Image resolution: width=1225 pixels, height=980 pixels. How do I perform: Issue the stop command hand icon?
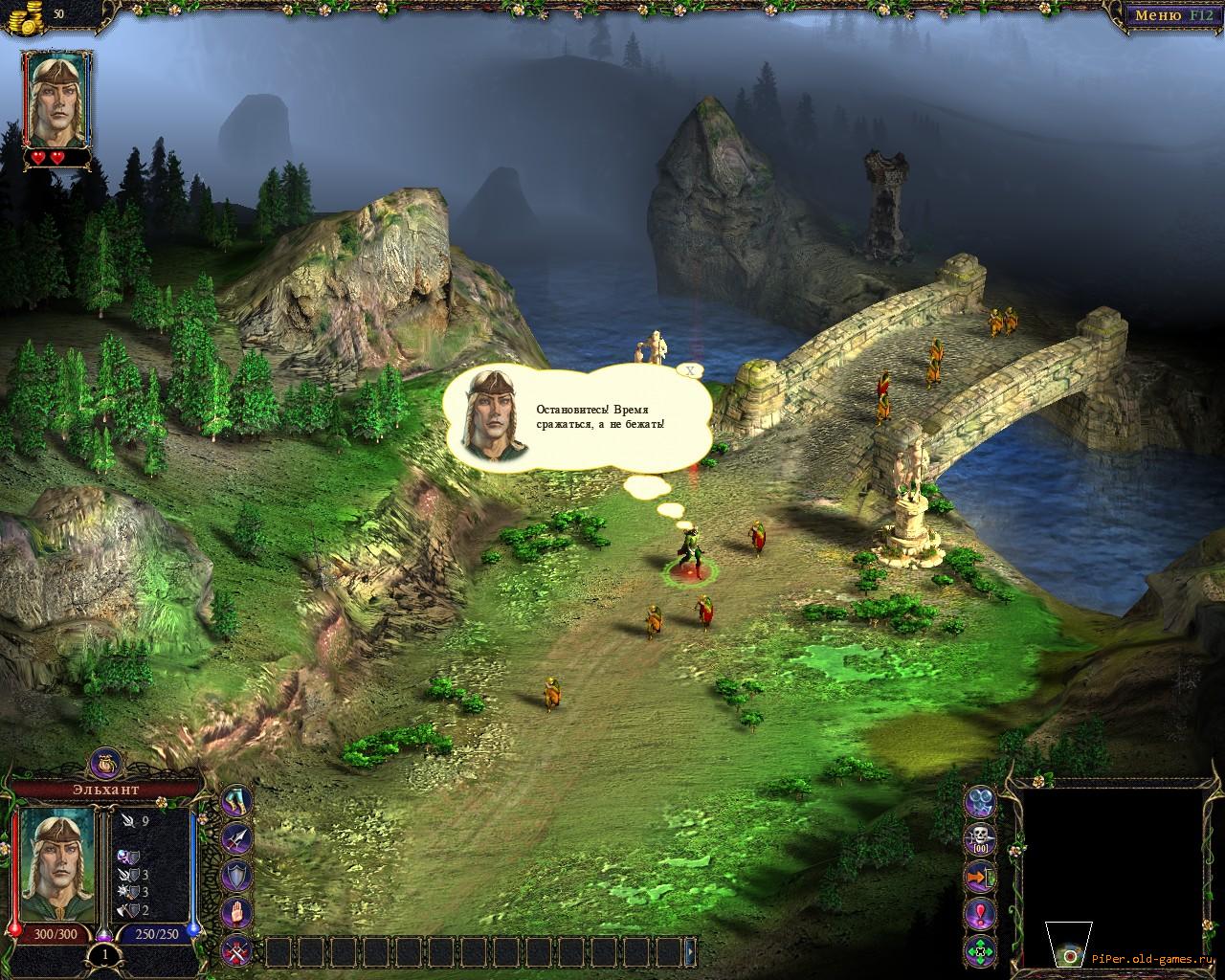(236, 913)
